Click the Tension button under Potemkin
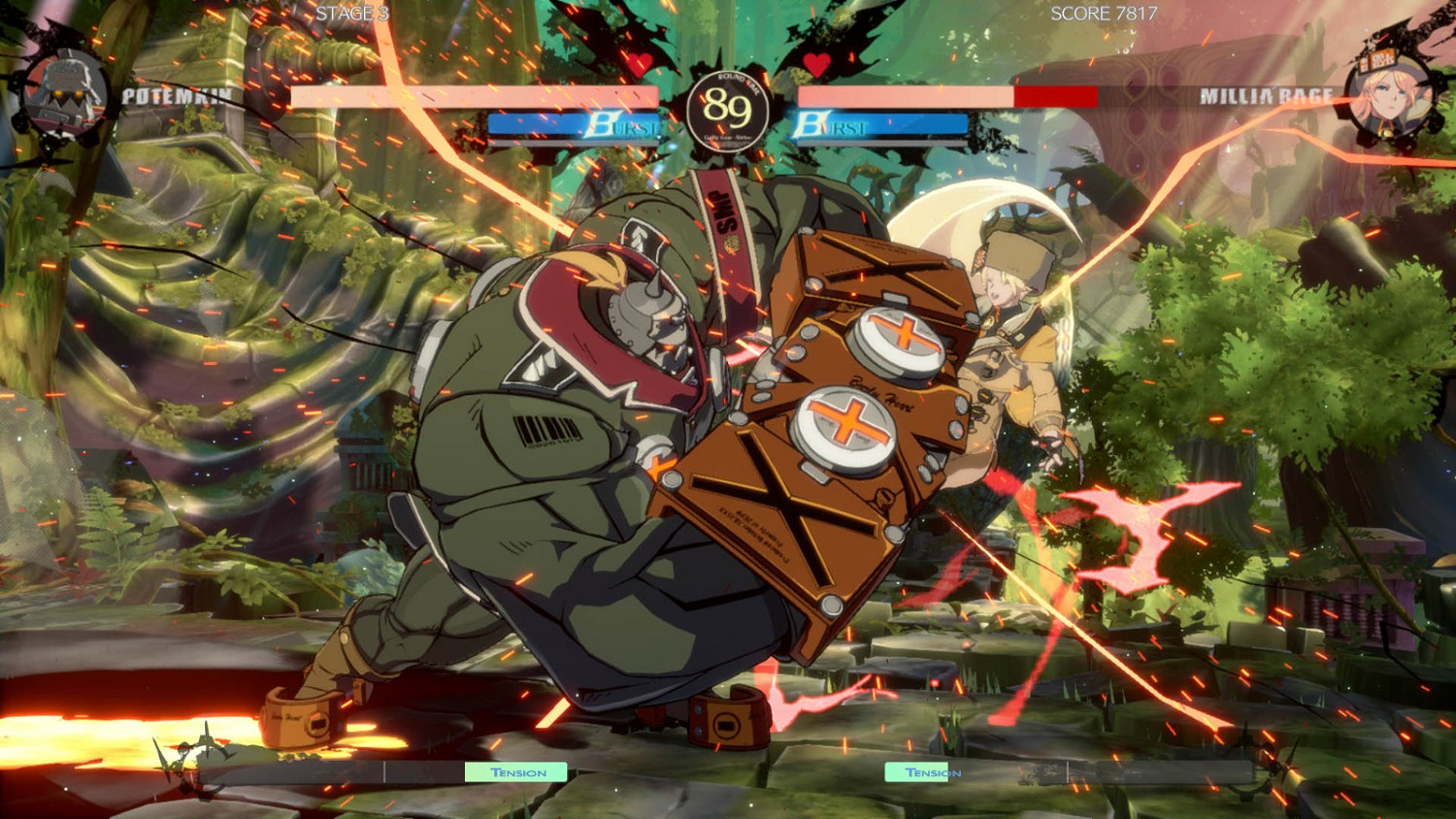 (x=516, y=771)
